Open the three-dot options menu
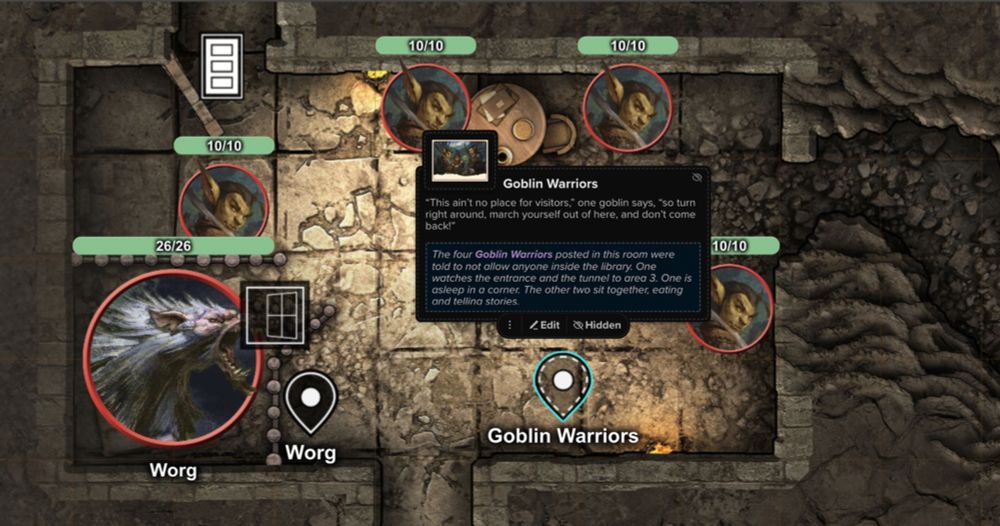 509,325
